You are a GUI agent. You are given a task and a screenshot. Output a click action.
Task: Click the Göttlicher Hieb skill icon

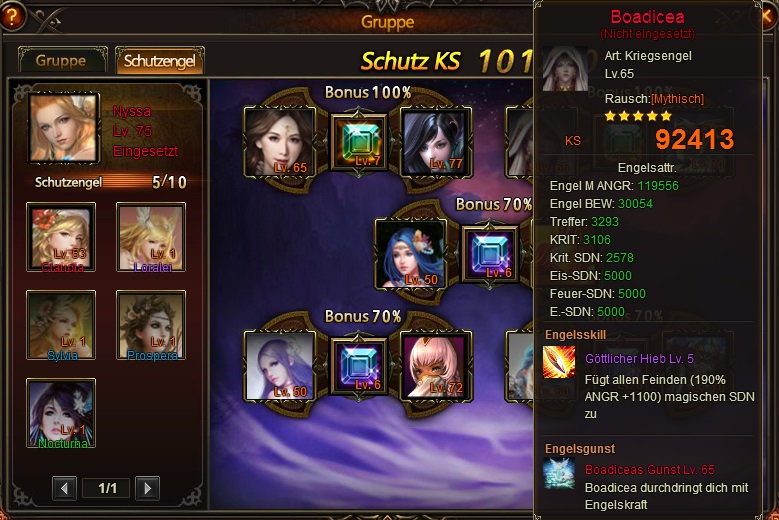click(x=560, y=362)
